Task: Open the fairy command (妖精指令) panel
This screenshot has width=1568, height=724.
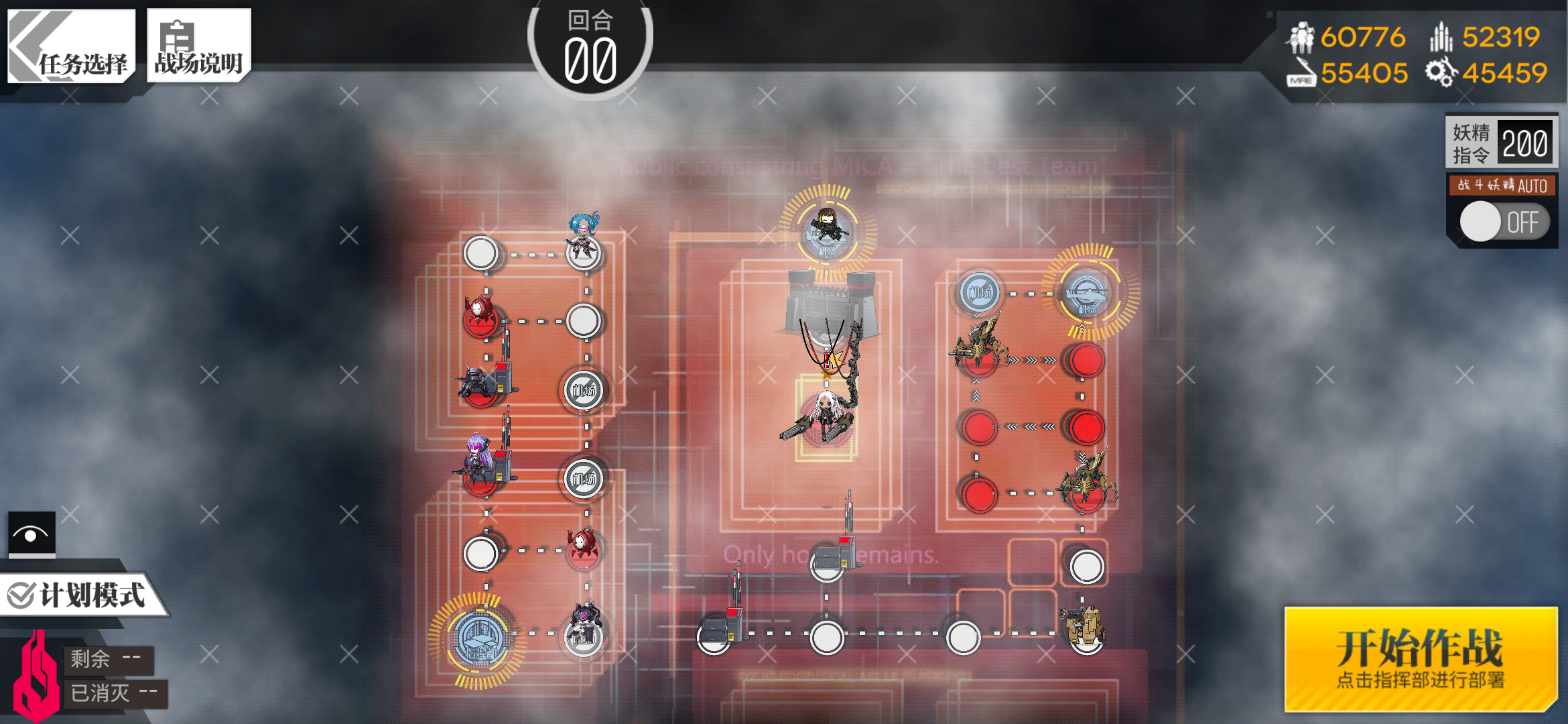Action: coord(1501,142)
